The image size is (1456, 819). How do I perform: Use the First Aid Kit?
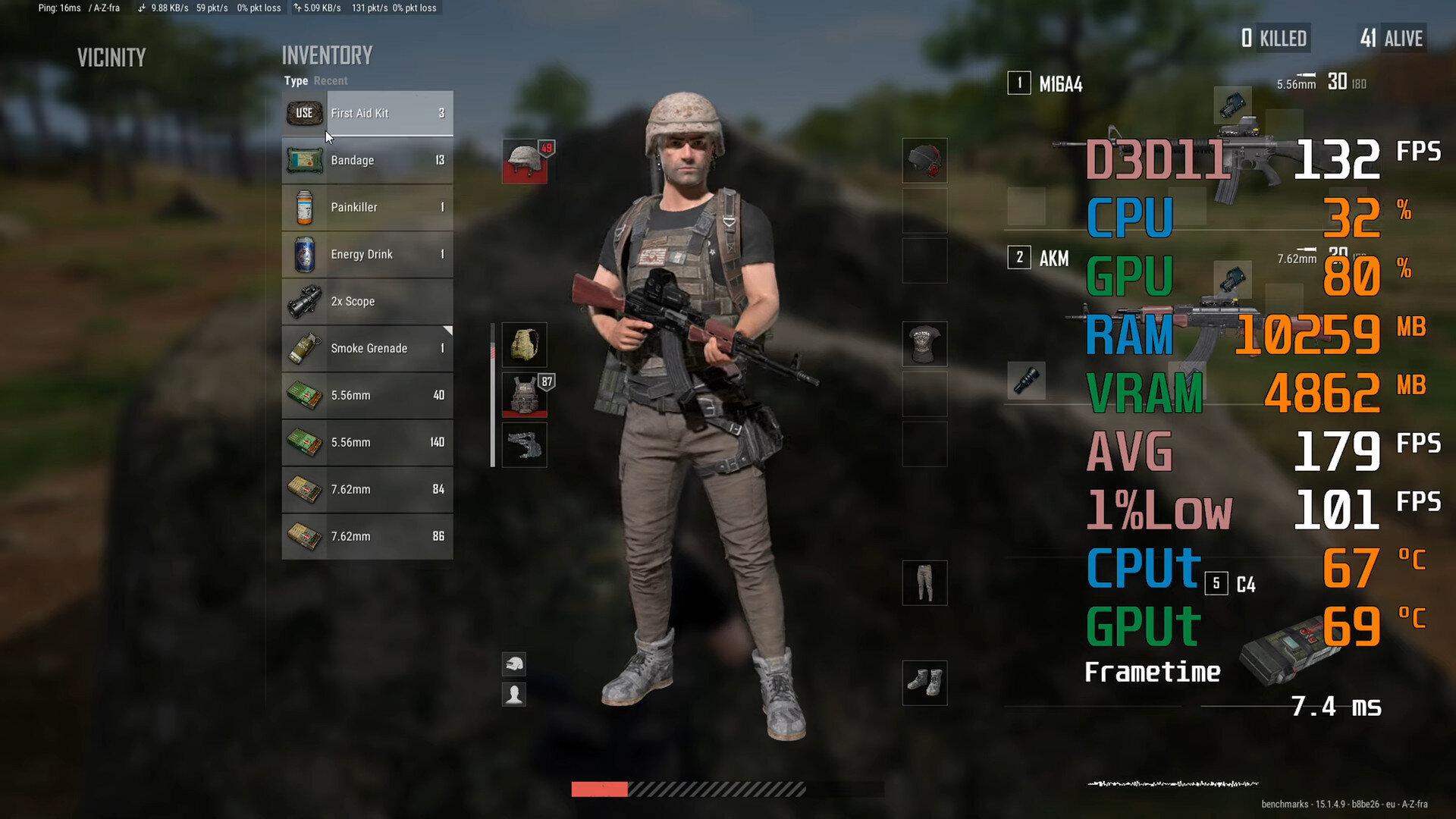click(x=304, y=113)
